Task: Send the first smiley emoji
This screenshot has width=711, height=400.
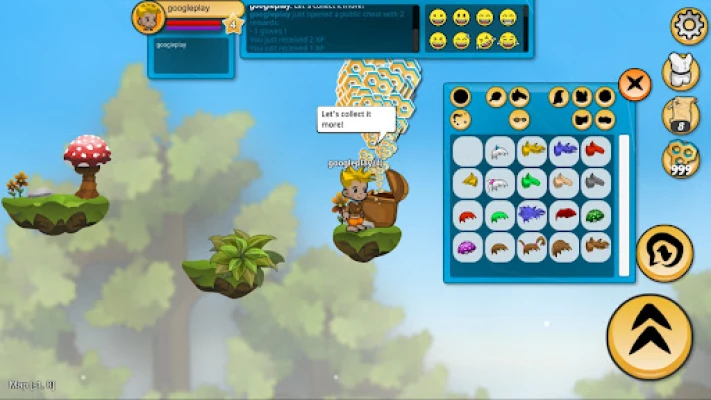Action: click(x=438, y=17)
